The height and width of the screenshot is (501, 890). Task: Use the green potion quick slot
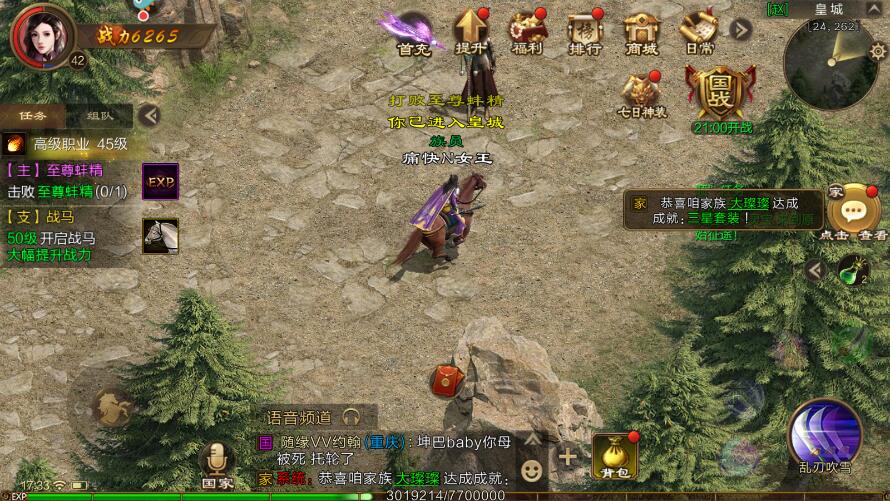click(852, 270)
